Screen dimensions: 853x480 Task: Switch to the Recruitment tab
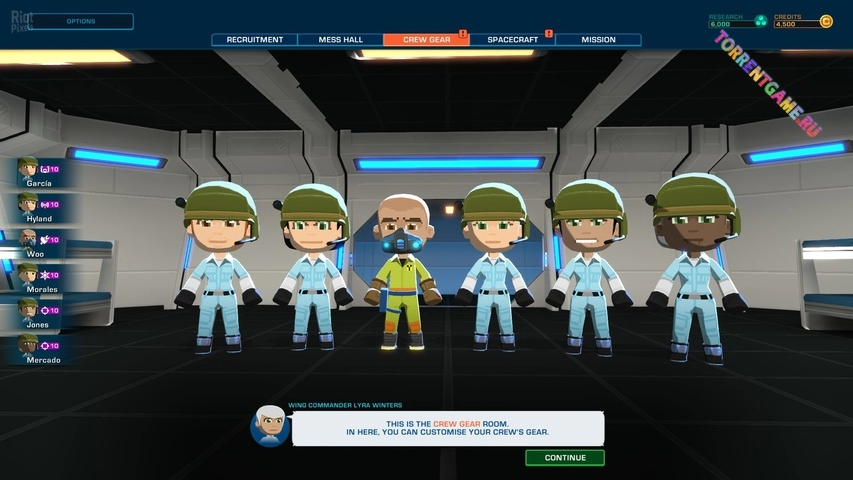pos(254,40)
